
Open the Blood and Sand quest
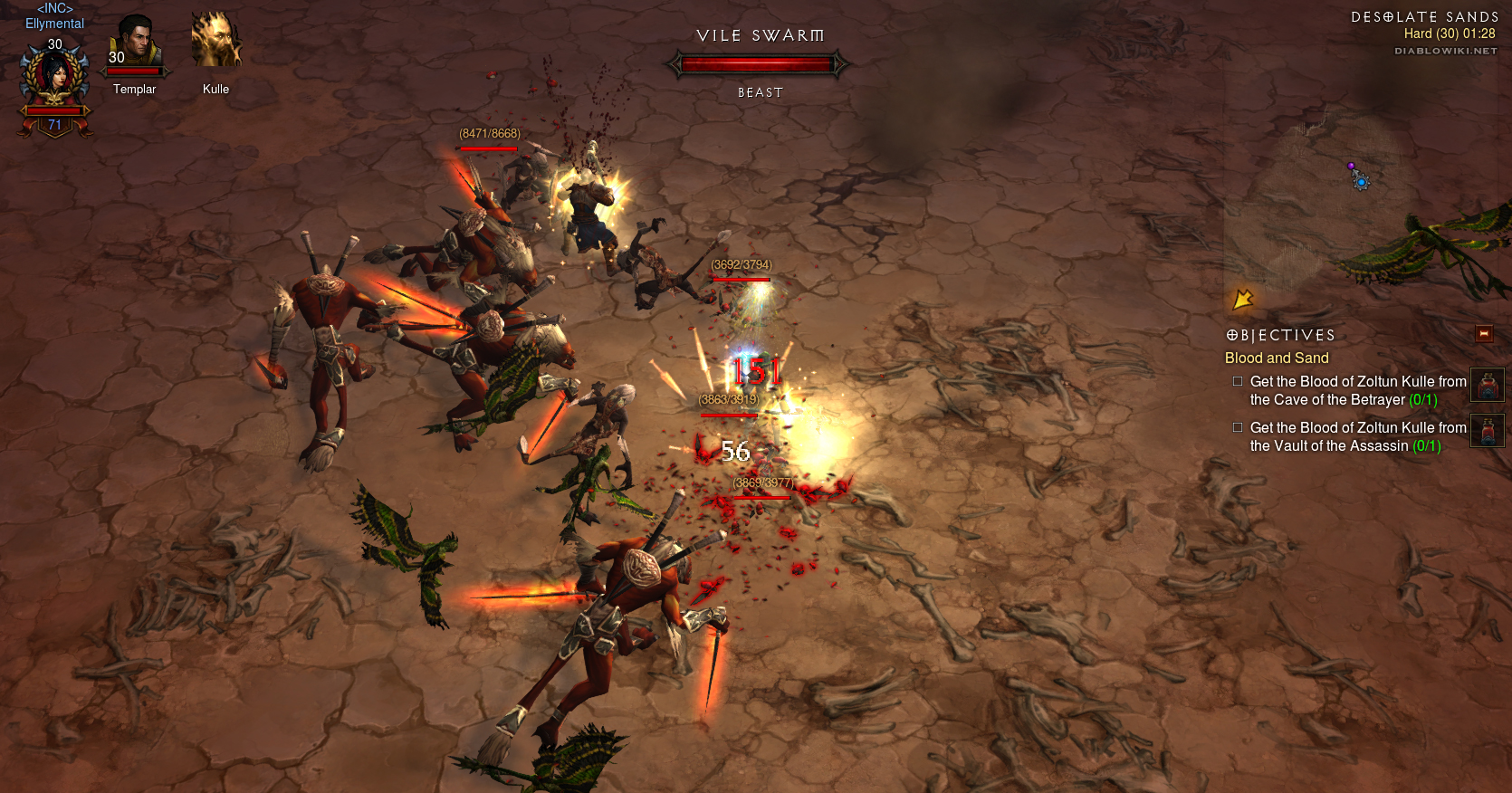(x=1277, y=358)
